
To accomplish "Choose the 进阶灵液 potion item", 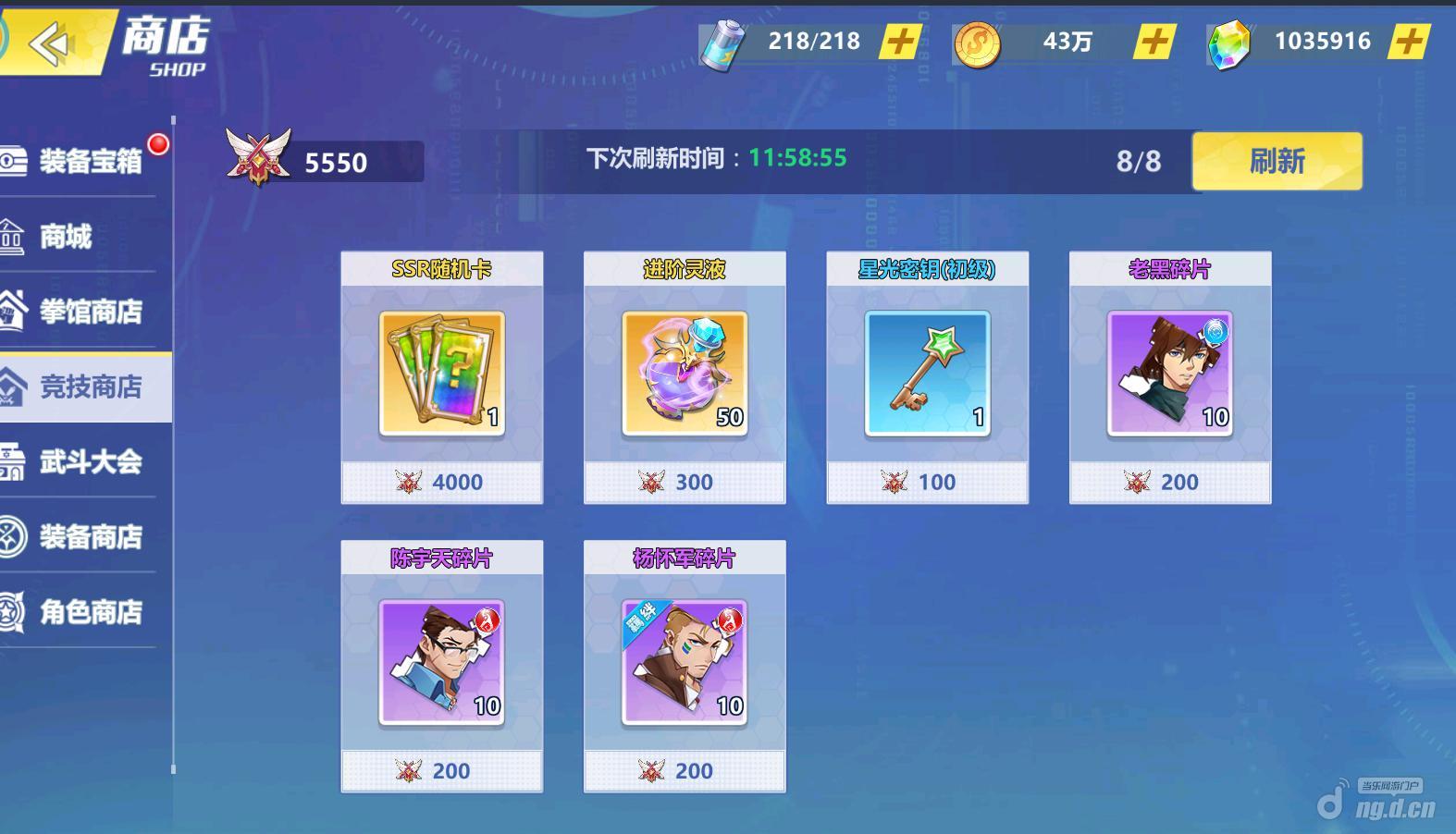I will pos(685,376).
